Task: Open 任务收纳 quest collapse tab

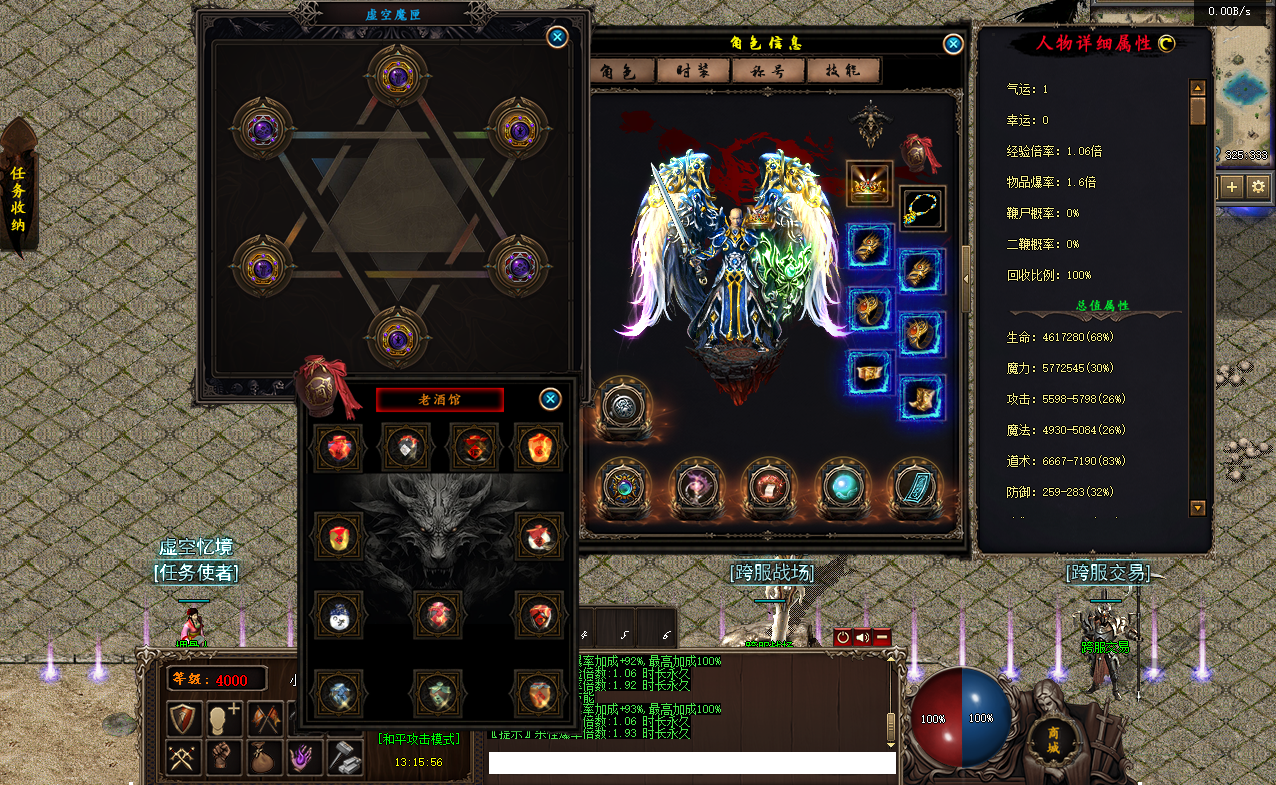Action: pos(18,193)
